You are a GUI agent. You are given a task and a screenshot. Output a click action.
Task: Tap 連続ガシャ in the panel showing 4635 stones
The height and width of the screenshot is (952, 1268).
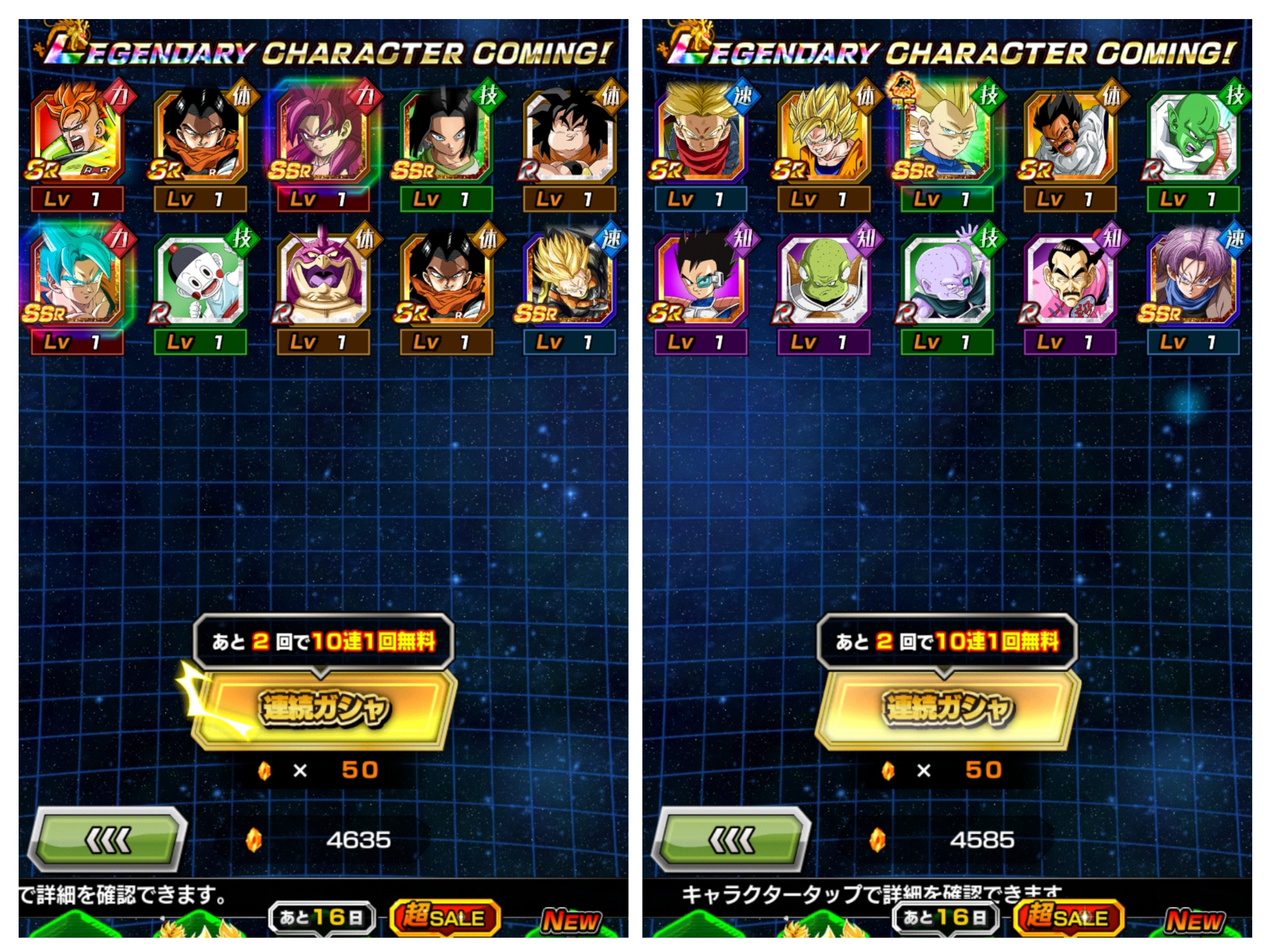click(x=324, y=709)
